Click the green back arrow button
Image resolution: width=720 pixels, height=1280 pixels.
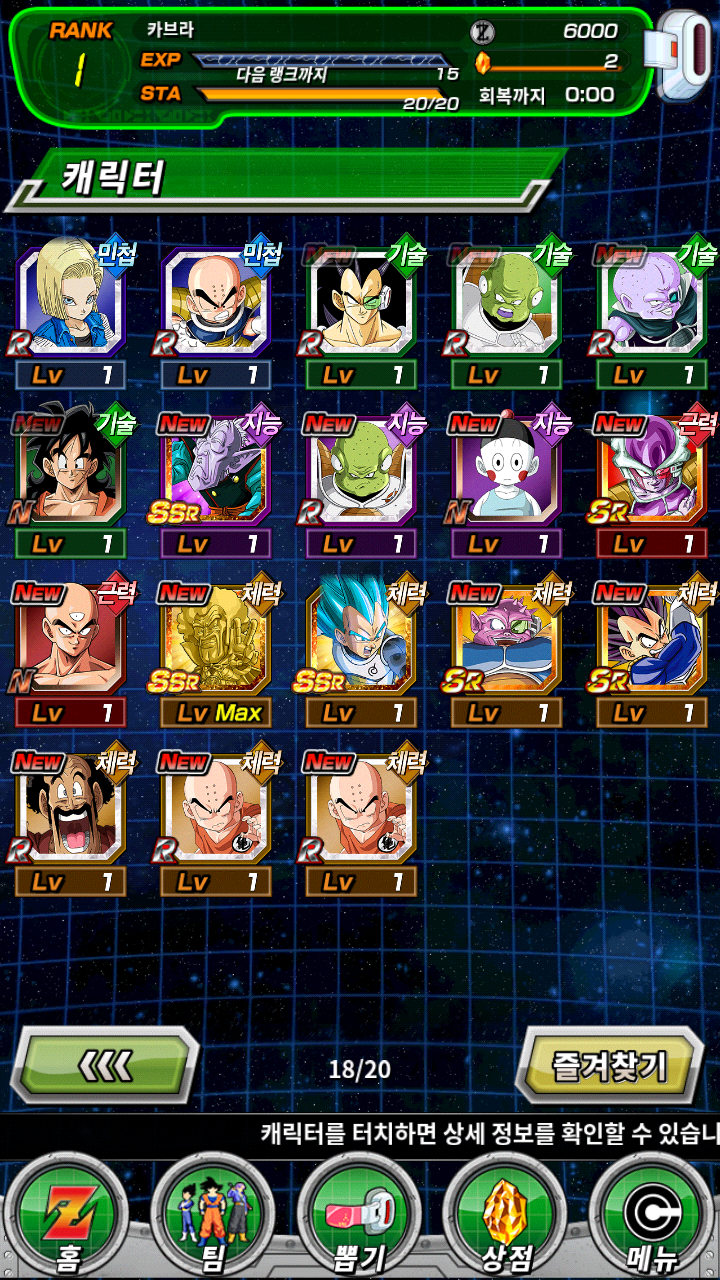coord(105,1066)
